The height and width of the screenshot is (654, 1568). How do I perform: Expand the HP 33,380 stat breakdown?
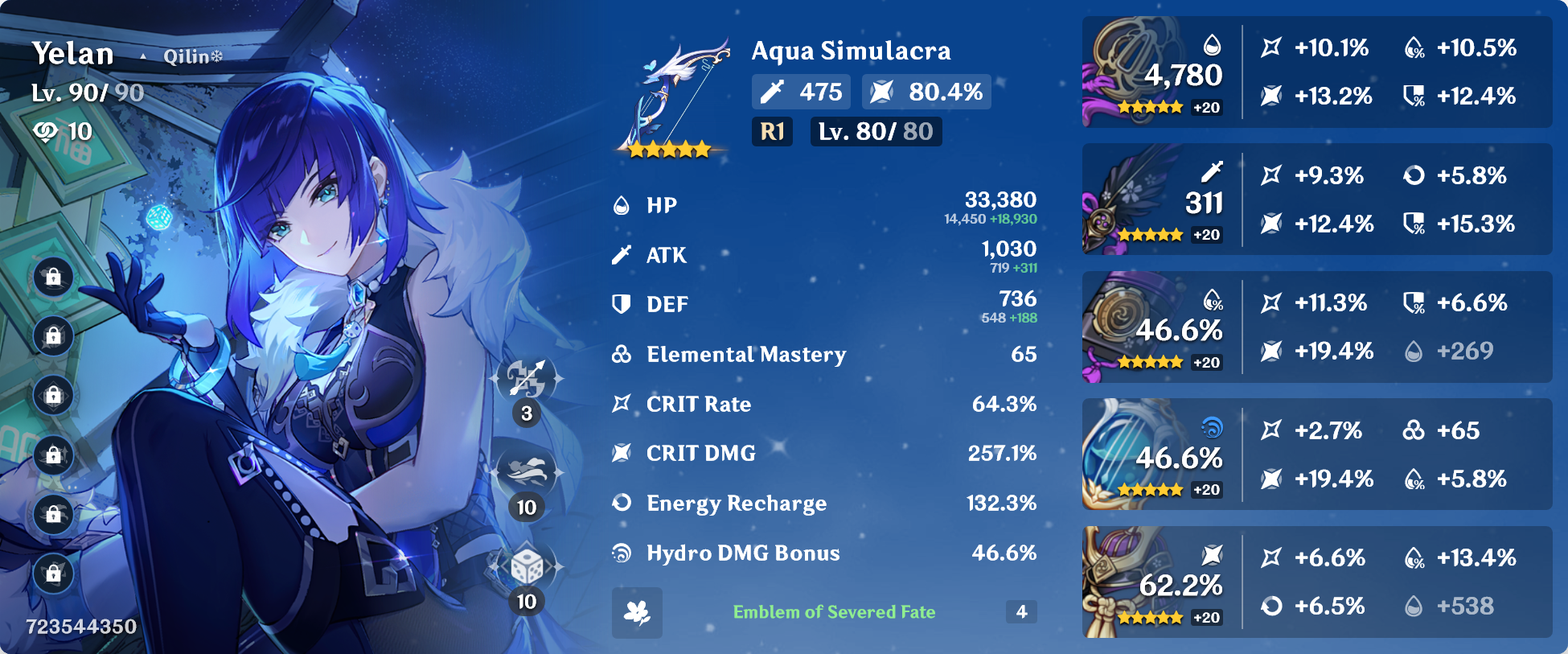click(x=1001, y=199)
